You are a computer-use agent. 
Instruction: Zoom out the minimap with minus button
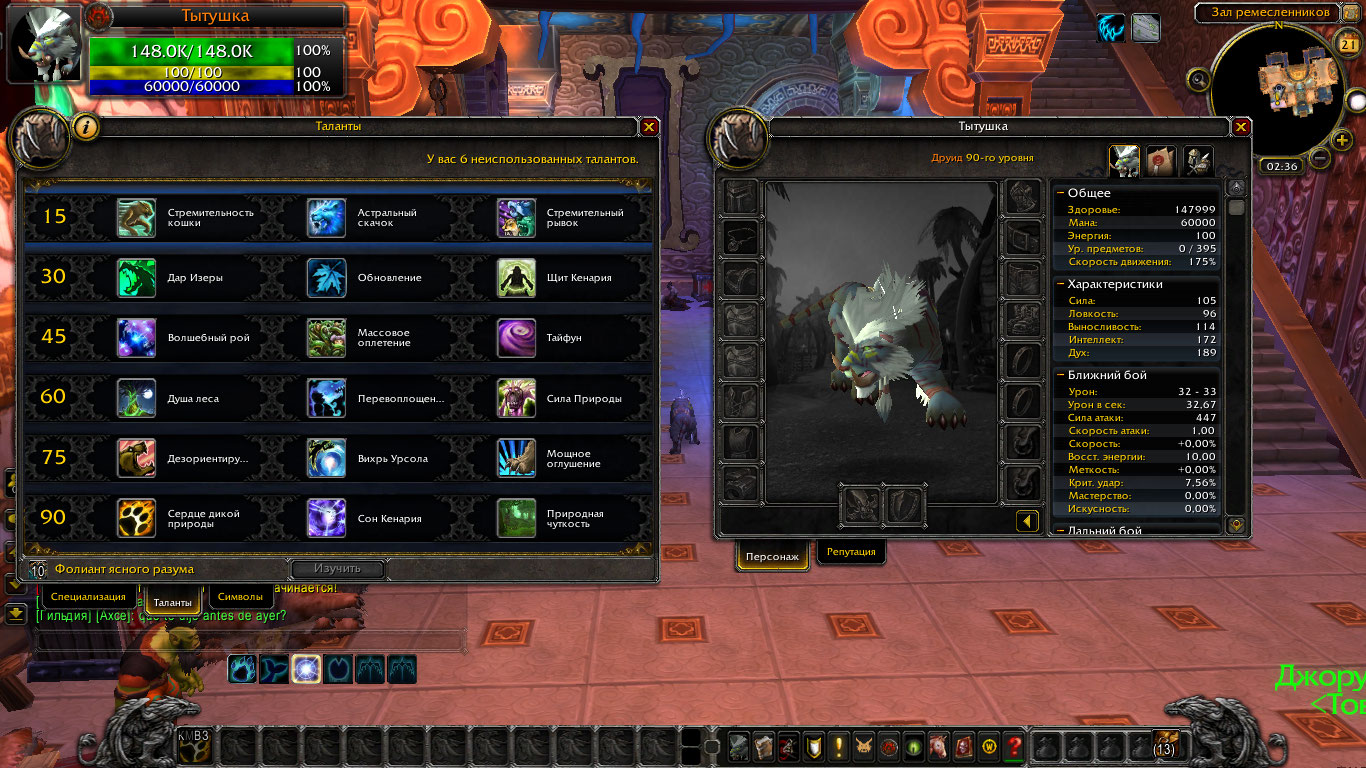[1319, 158]
